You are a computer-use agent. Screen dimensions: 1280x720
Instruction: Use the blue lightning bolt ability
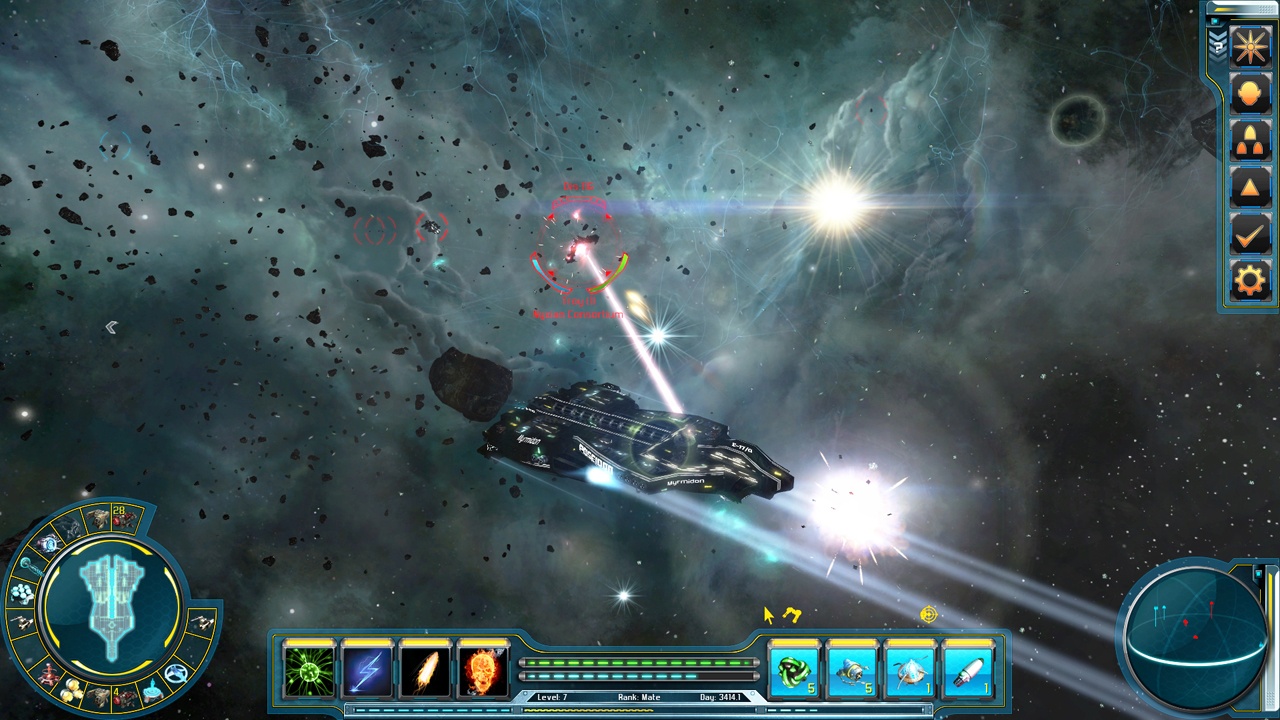pos(368,670)
